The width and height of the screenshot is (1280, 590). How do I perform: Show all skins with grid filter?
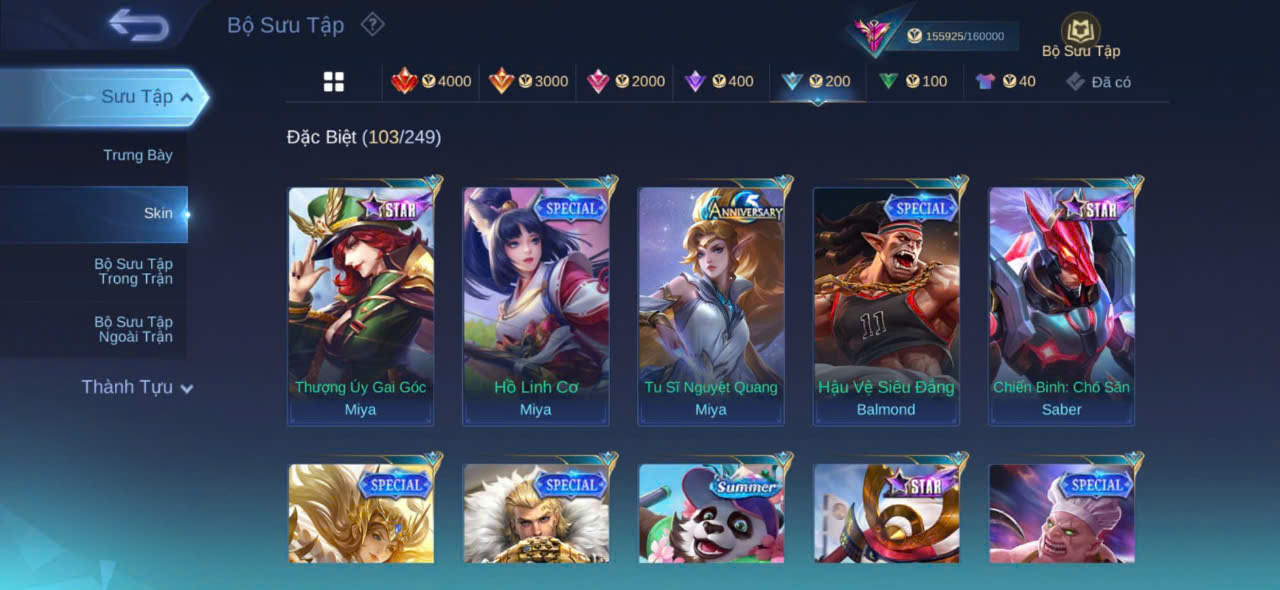coord(334,82)
